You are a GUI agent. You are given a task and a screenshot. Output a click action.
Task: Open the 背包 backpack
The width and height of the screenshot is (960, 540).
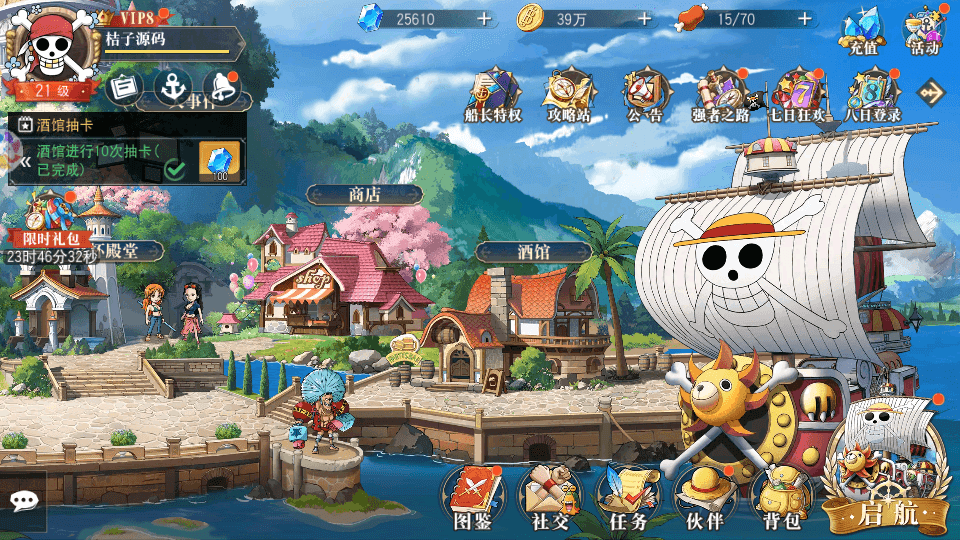(781, 493)
